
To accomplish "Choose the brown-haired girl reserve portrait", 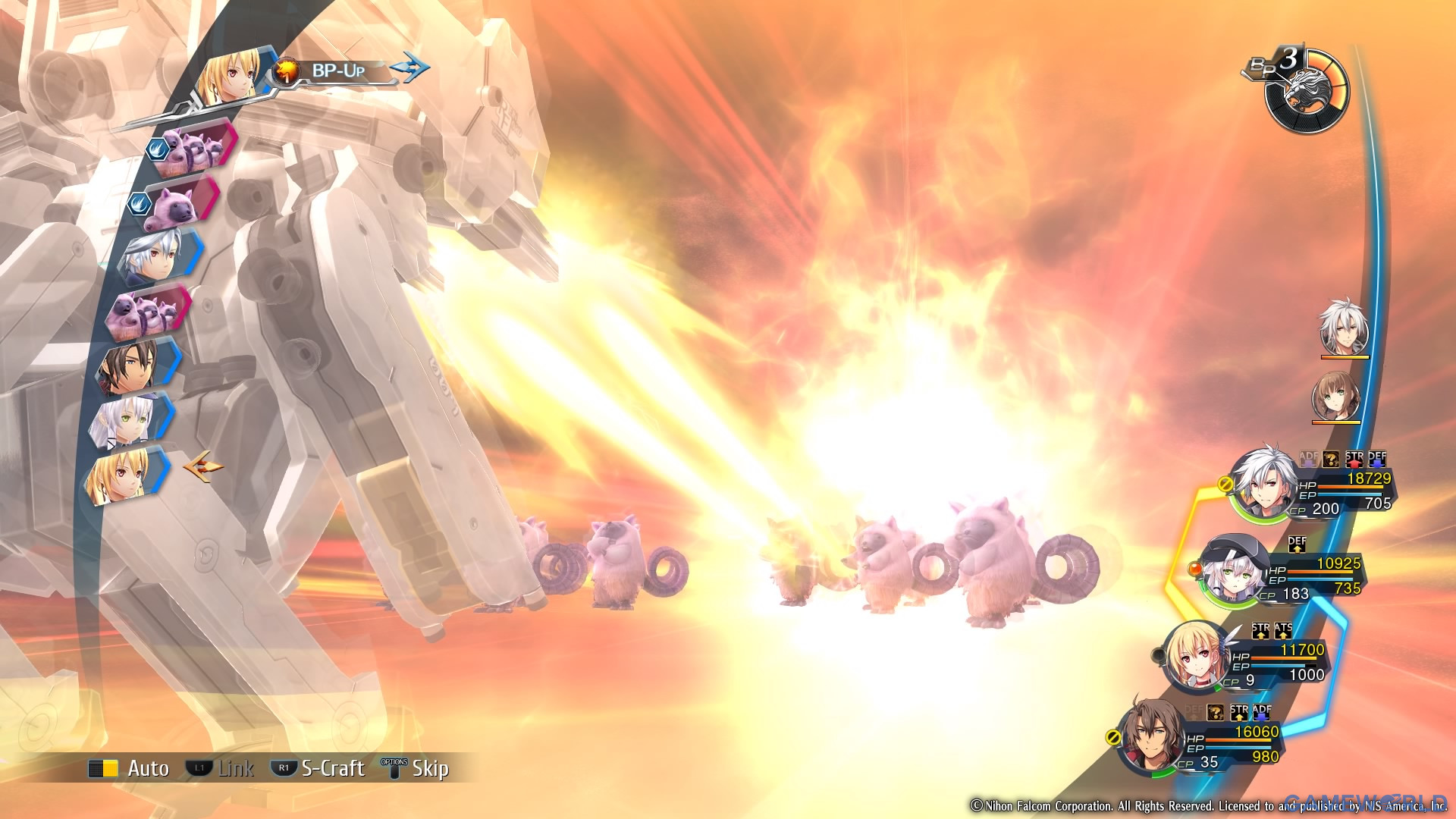I will [1336, 396].
